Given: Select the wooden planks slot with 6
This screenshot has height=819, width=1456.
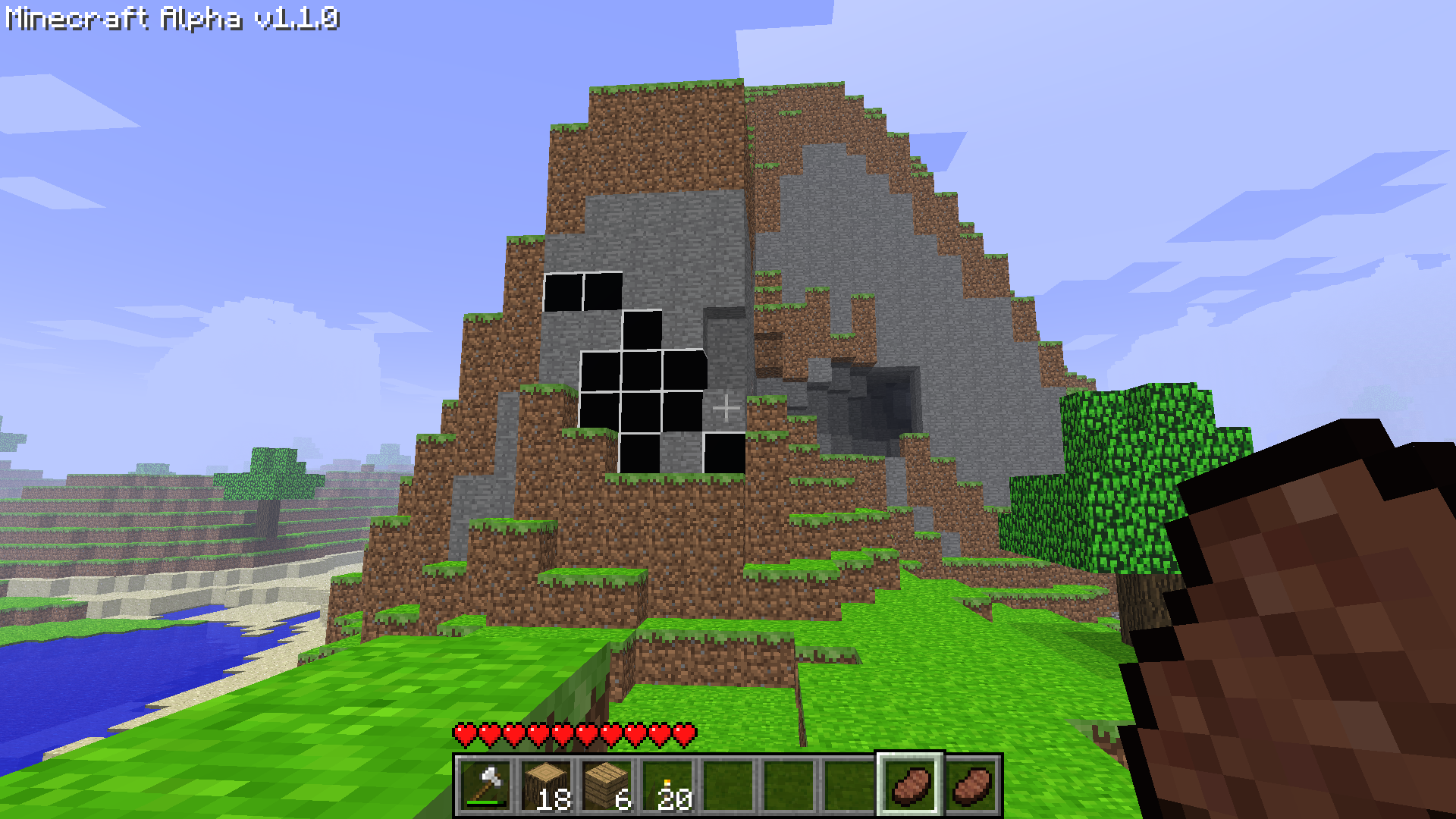Looking at the screenshot, I should coord(607,785).
